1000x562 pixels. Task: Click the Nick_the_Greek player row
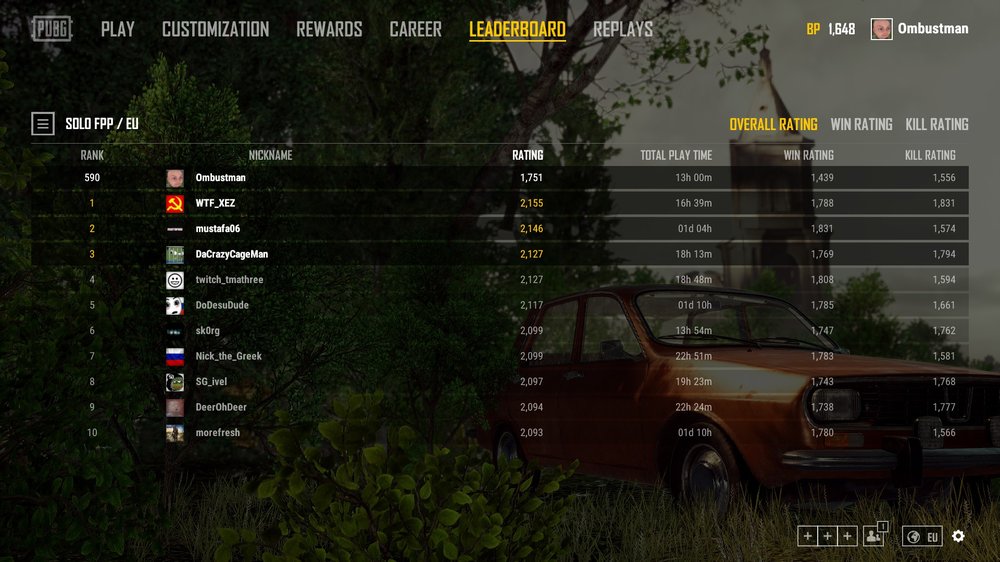point(228,356)
